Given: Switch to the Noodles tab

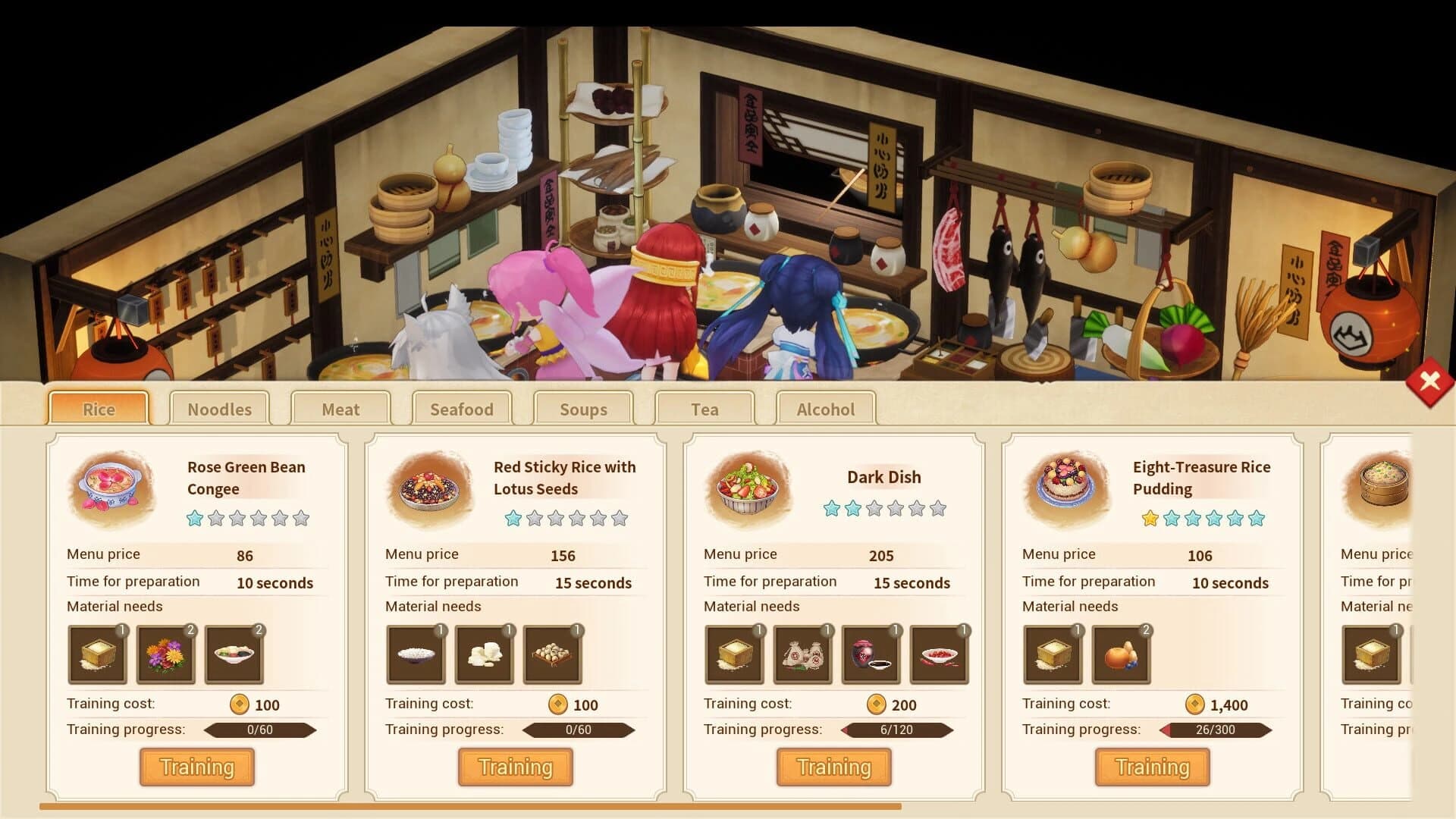Looking at the screenshot, I should [x=219, y=409].
